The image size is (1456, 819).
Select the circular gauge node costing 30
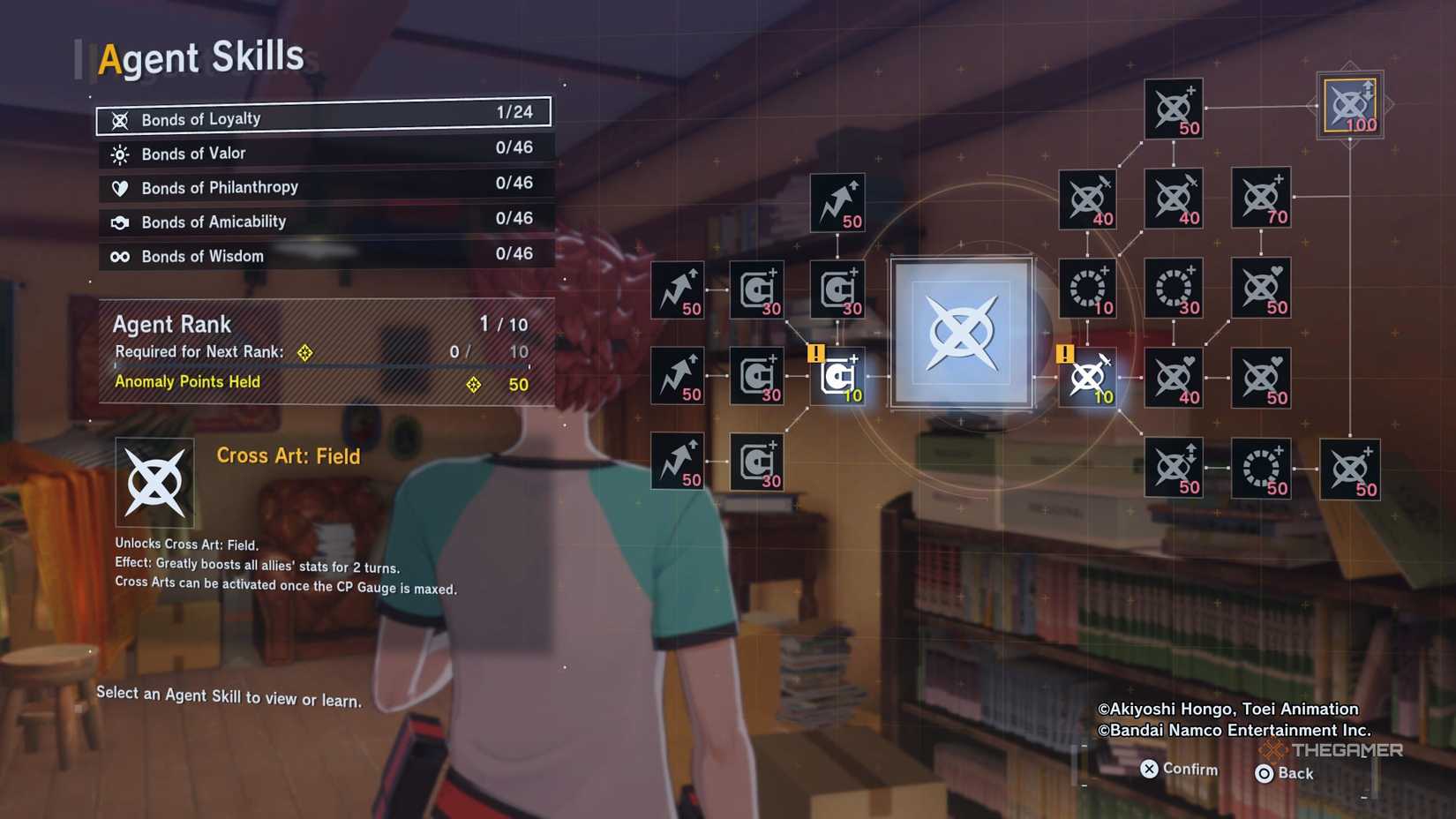tap(1175, 289)
